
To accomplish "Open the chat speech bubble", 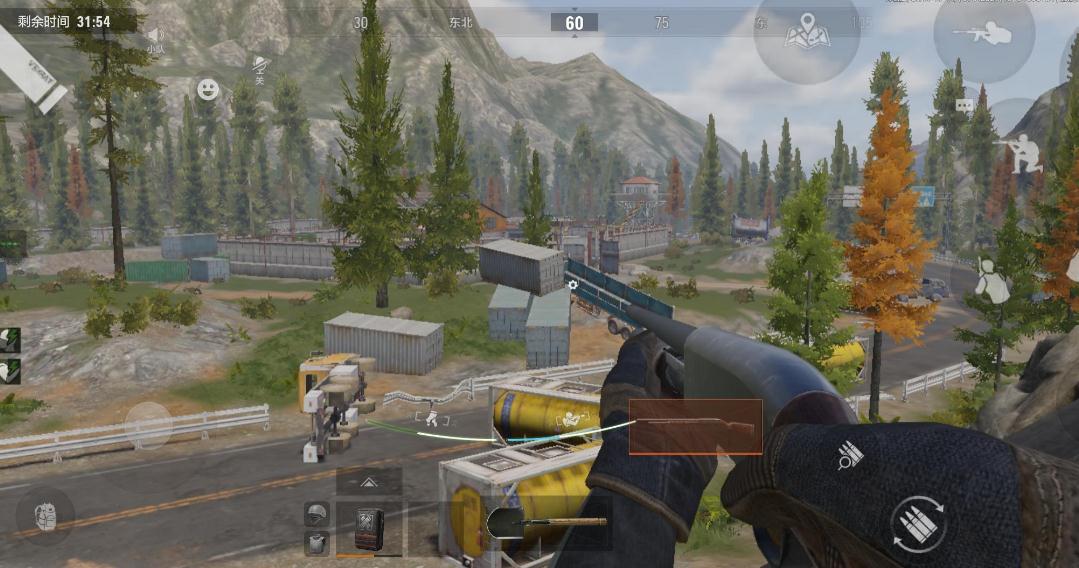I will pos(965,105).
